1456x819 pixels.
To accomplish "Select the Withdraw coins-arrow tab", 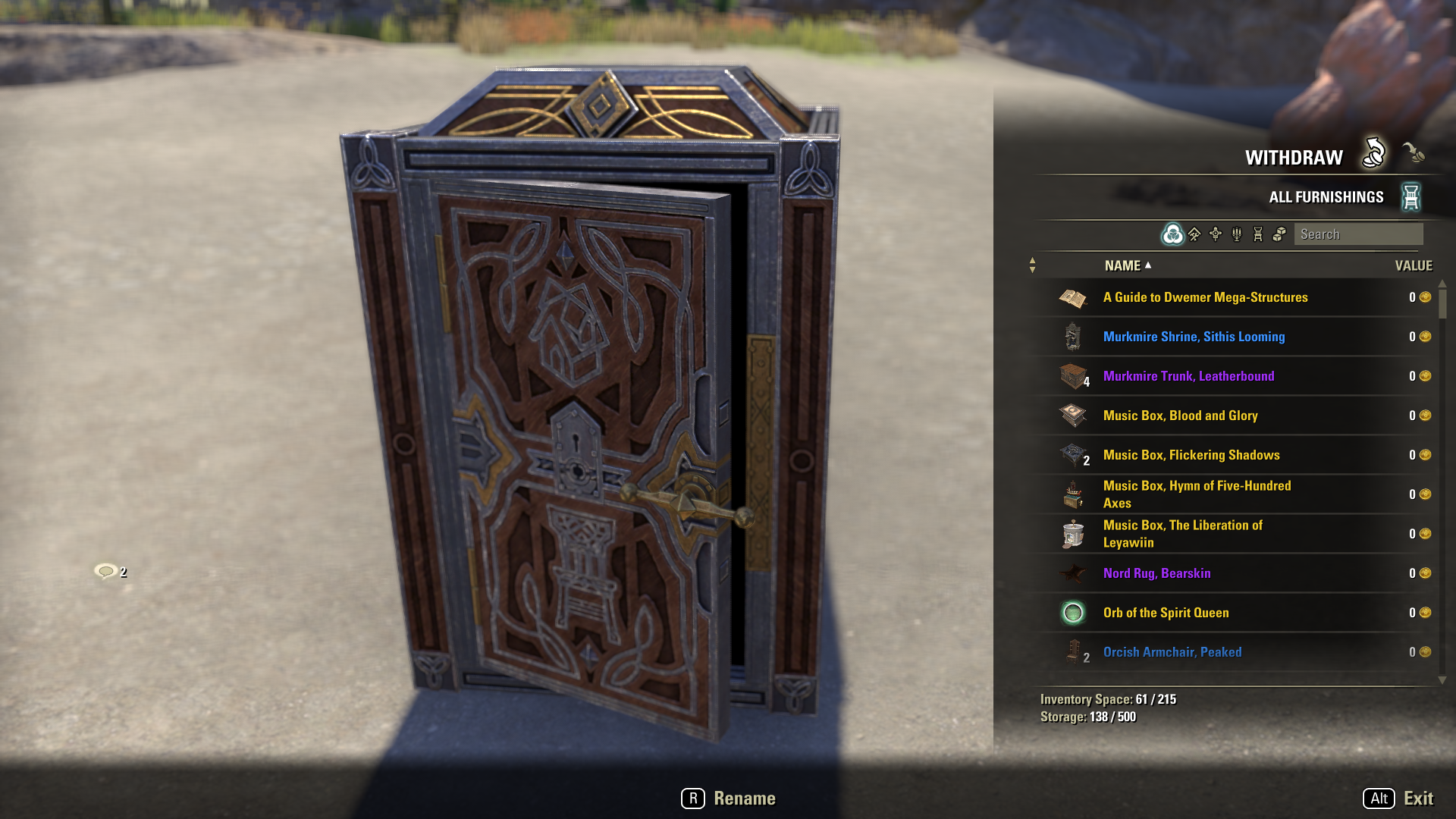I will pos(1373,153).
